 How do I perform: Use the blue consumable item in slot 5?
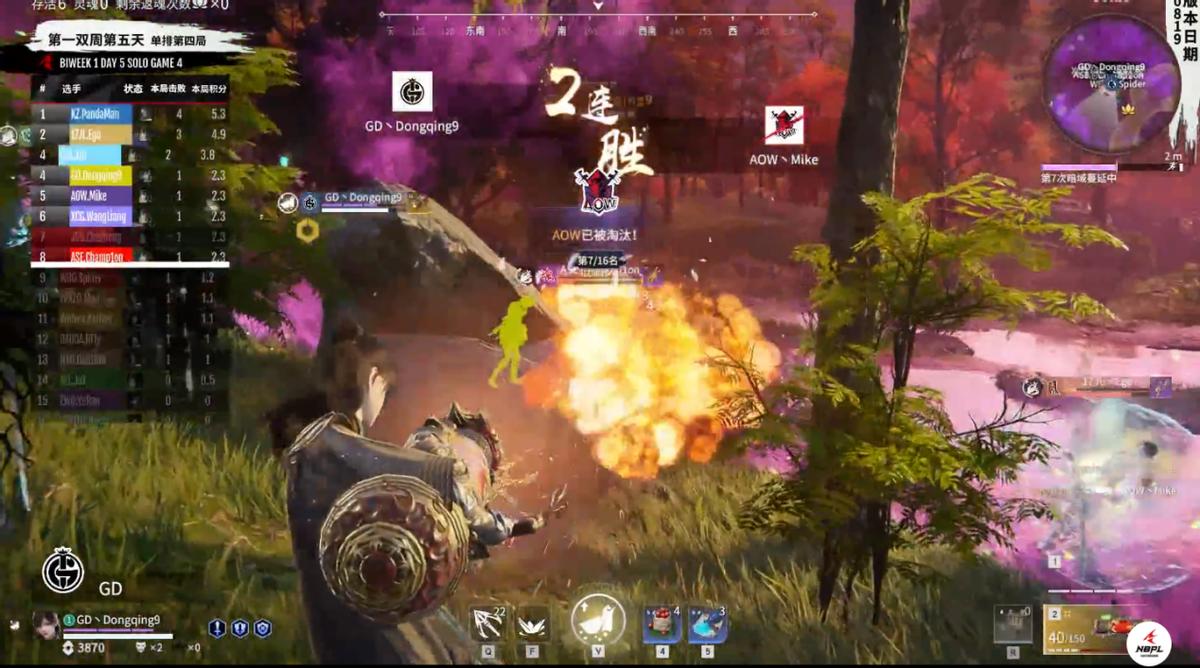click(x=707, y=624)
